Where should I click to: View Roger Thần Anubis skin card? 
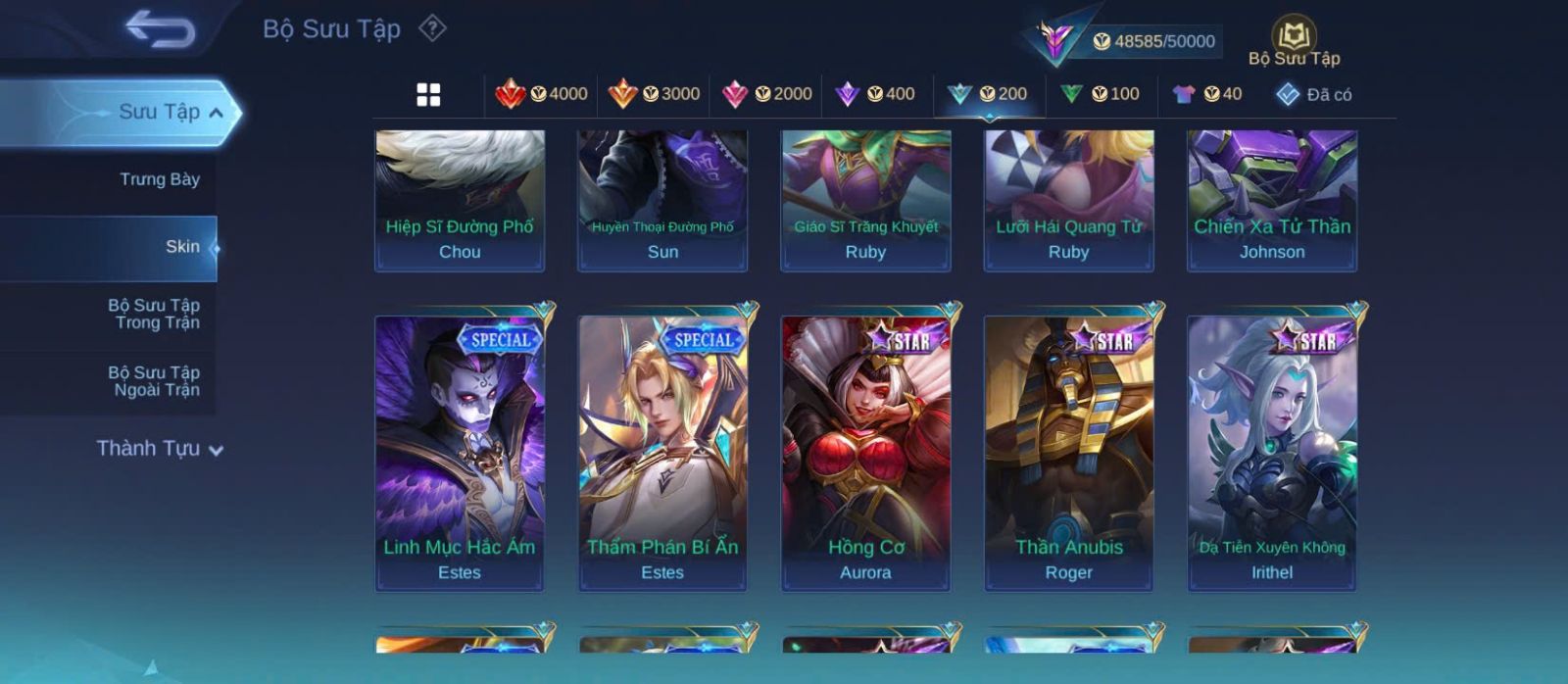click(x=1068, y=453)
